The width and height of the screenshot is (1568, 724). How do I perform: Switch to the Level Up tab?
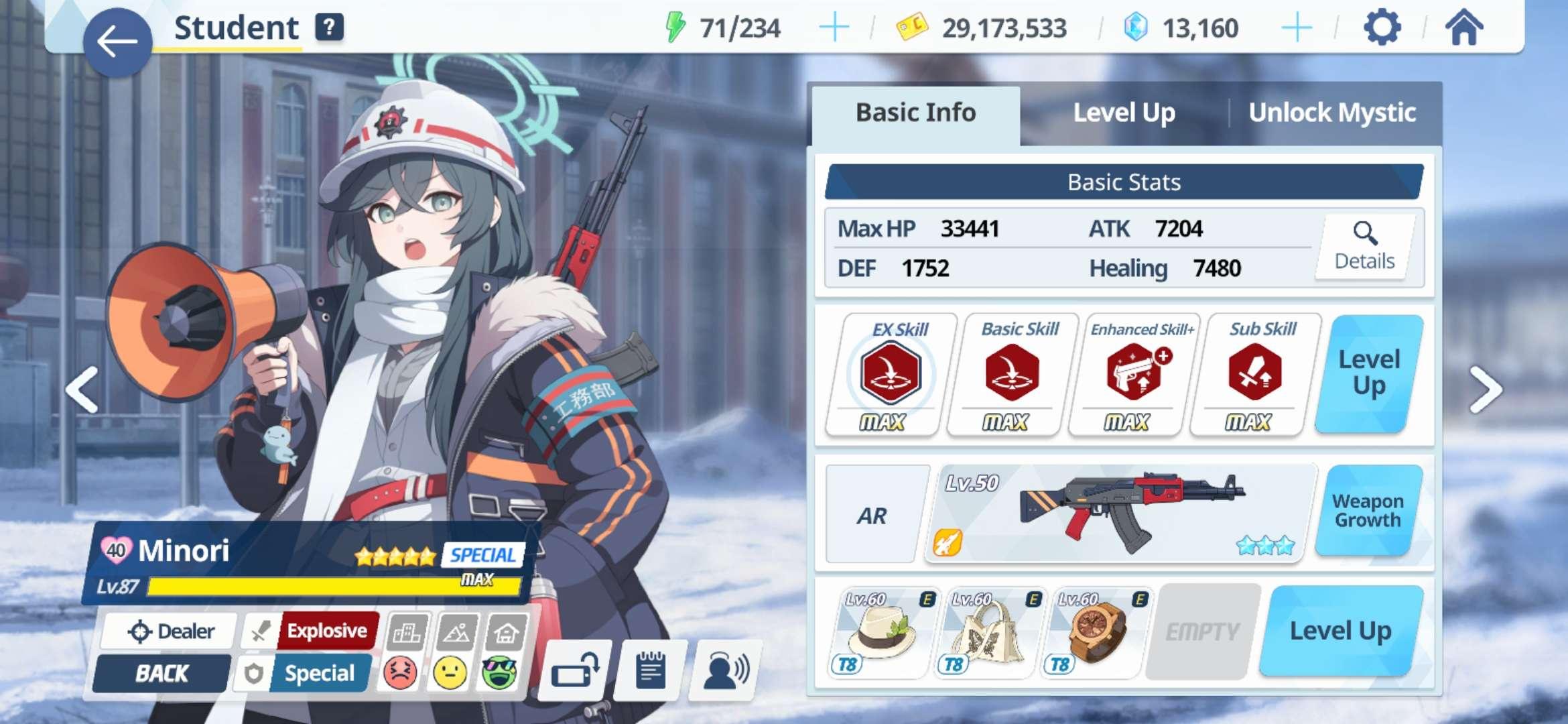[1124, 113]
